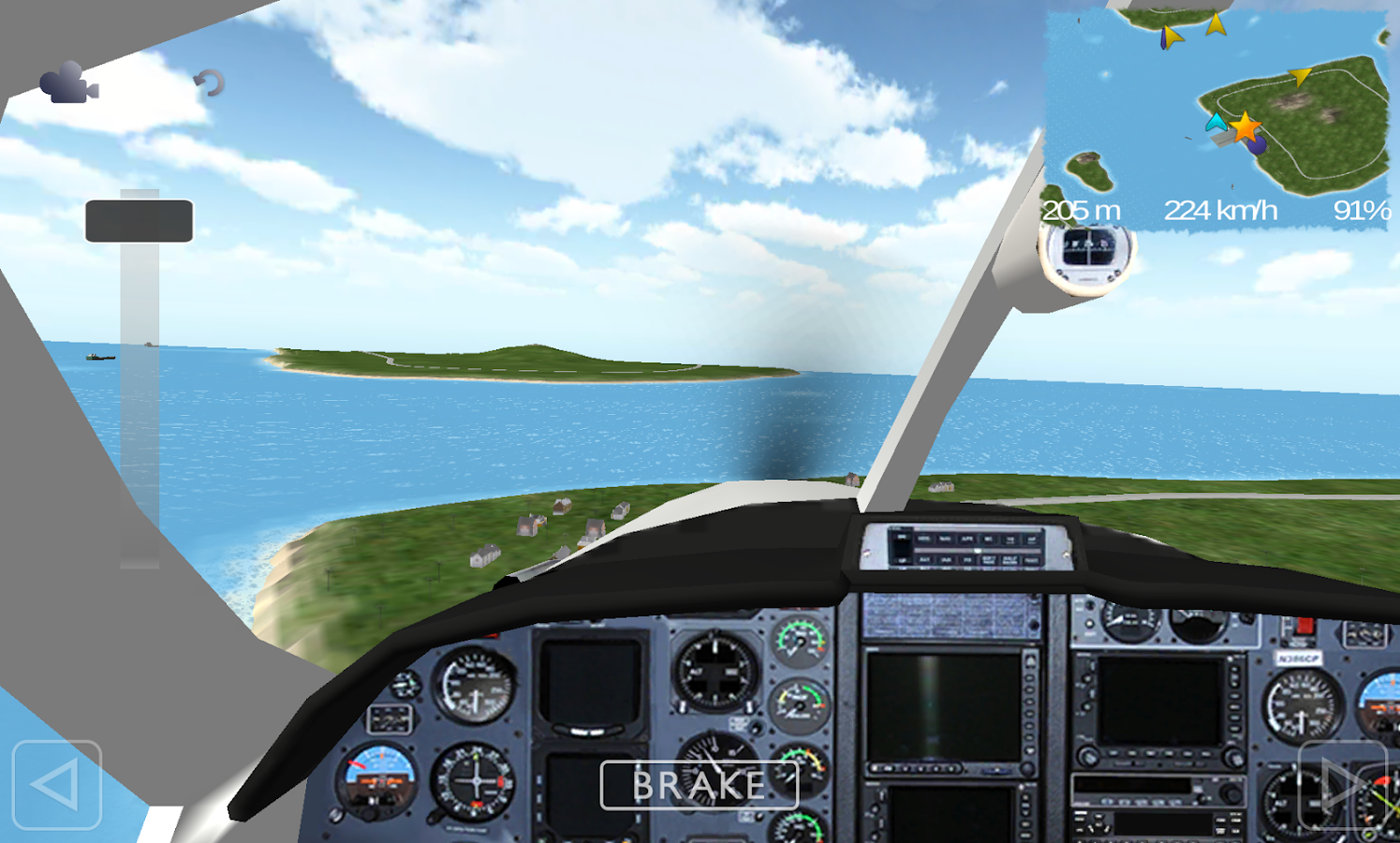Restart the flight with the circular reset icon
Screen dimensions: 1400x843
click(x=211, y=82)
